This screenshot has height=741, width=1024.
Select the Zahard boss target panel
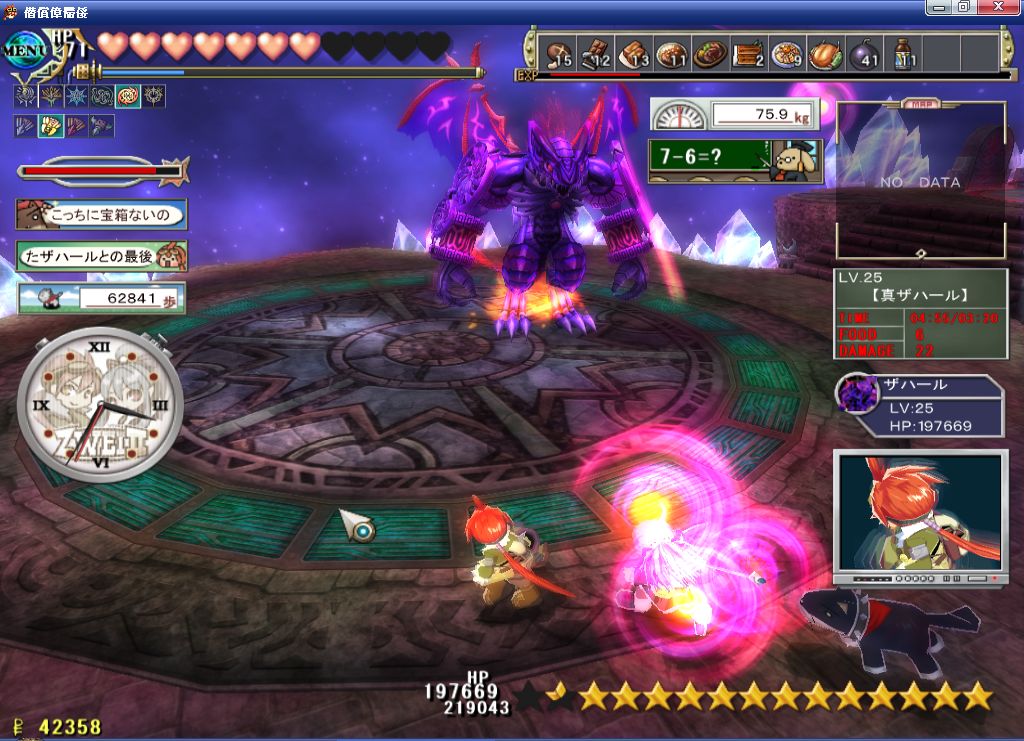pyautogui.click(x=918, y=406)
